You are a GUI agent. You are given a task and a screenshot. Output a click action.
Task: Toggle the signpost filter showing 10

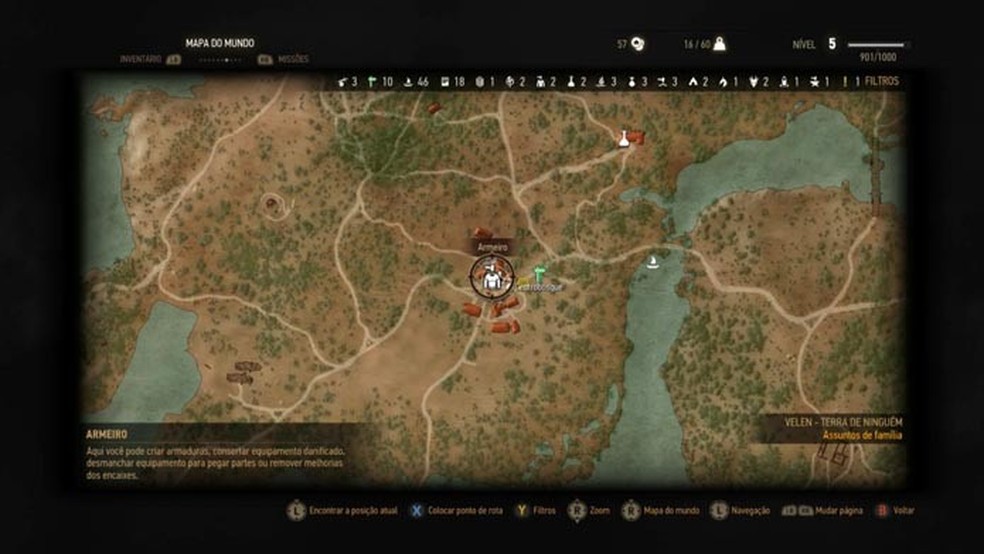(381, 81)
